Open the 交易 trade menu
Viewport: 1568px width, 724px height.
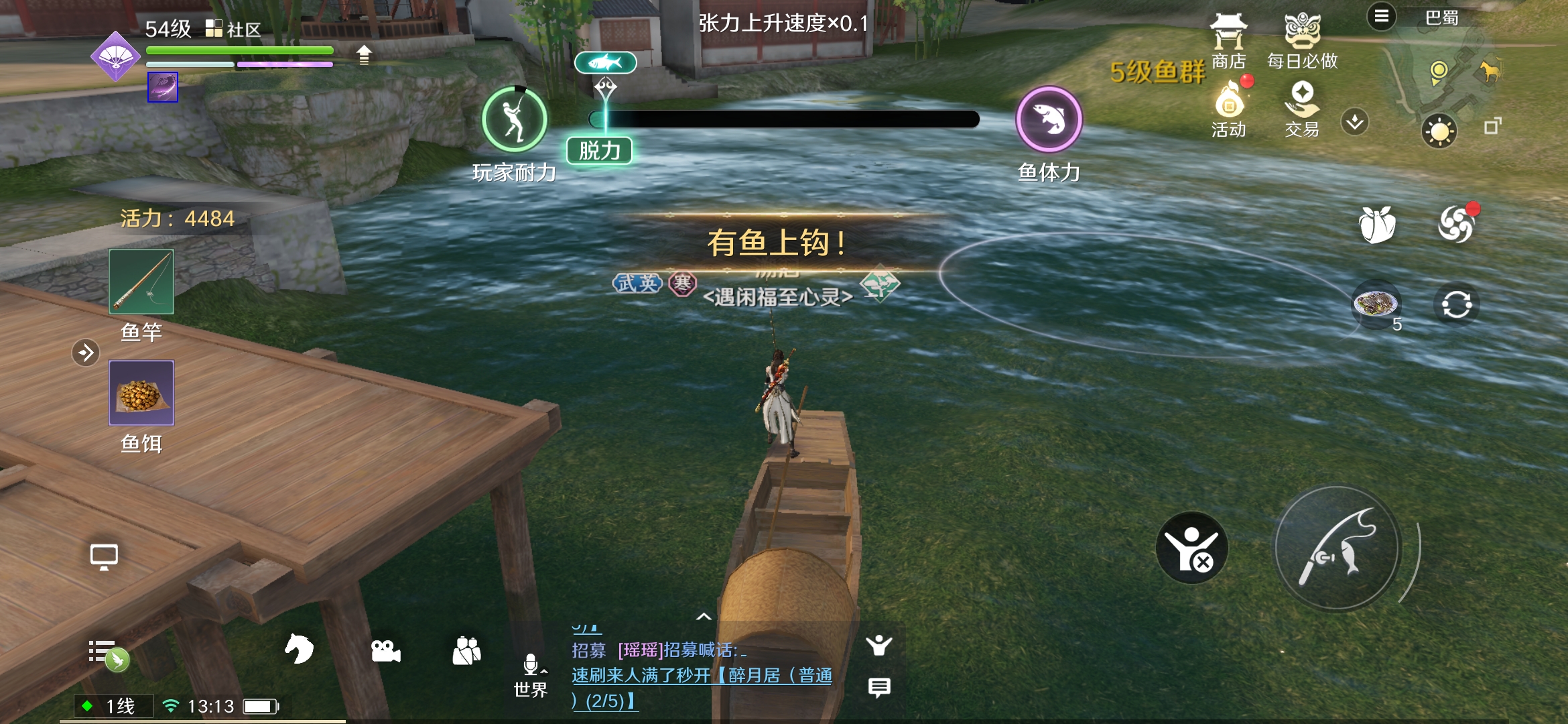1302,109
